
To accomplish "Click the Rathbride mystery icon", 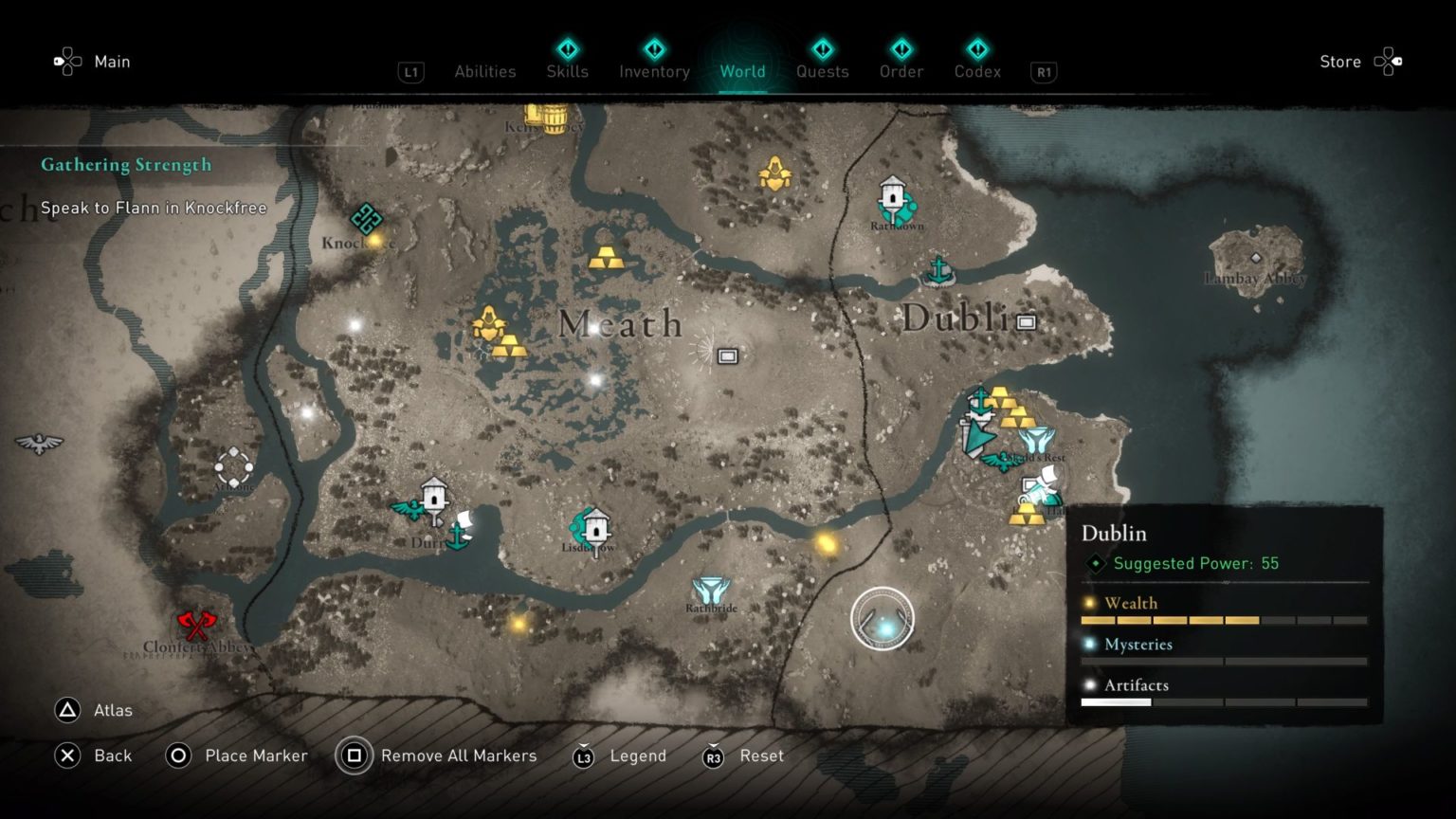I will 711,590.
